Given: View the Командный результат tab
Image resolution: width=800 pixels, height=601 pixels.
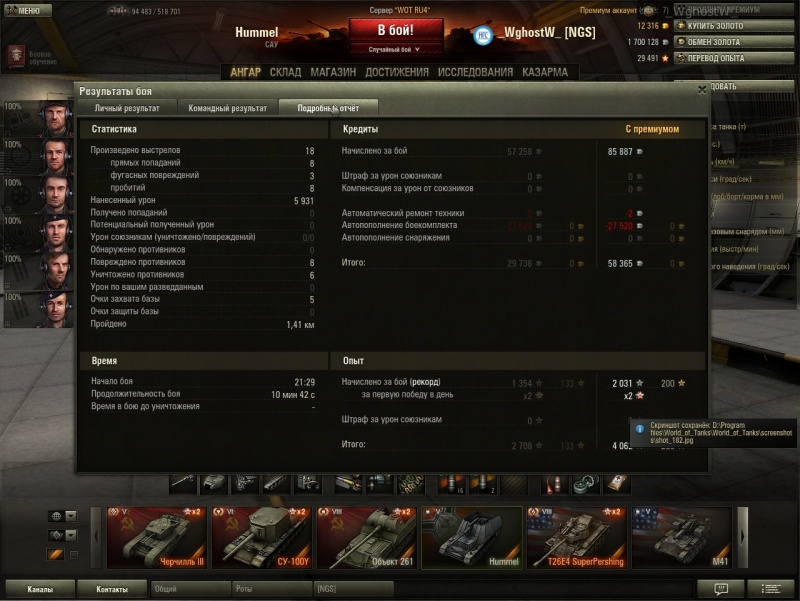Looking at the screenshot, I should point(229,107).
